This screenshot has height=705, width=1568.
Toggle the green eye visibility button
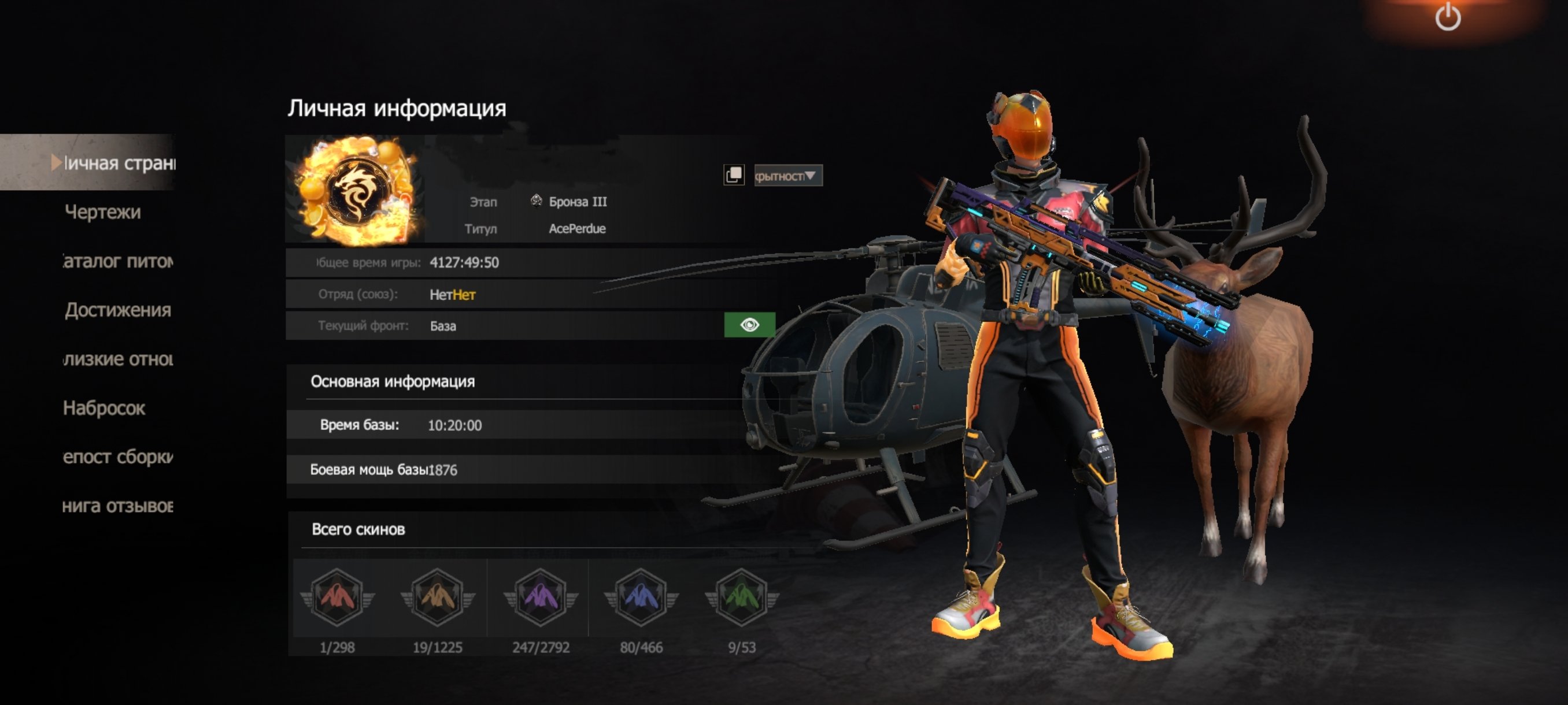[749, 325]
